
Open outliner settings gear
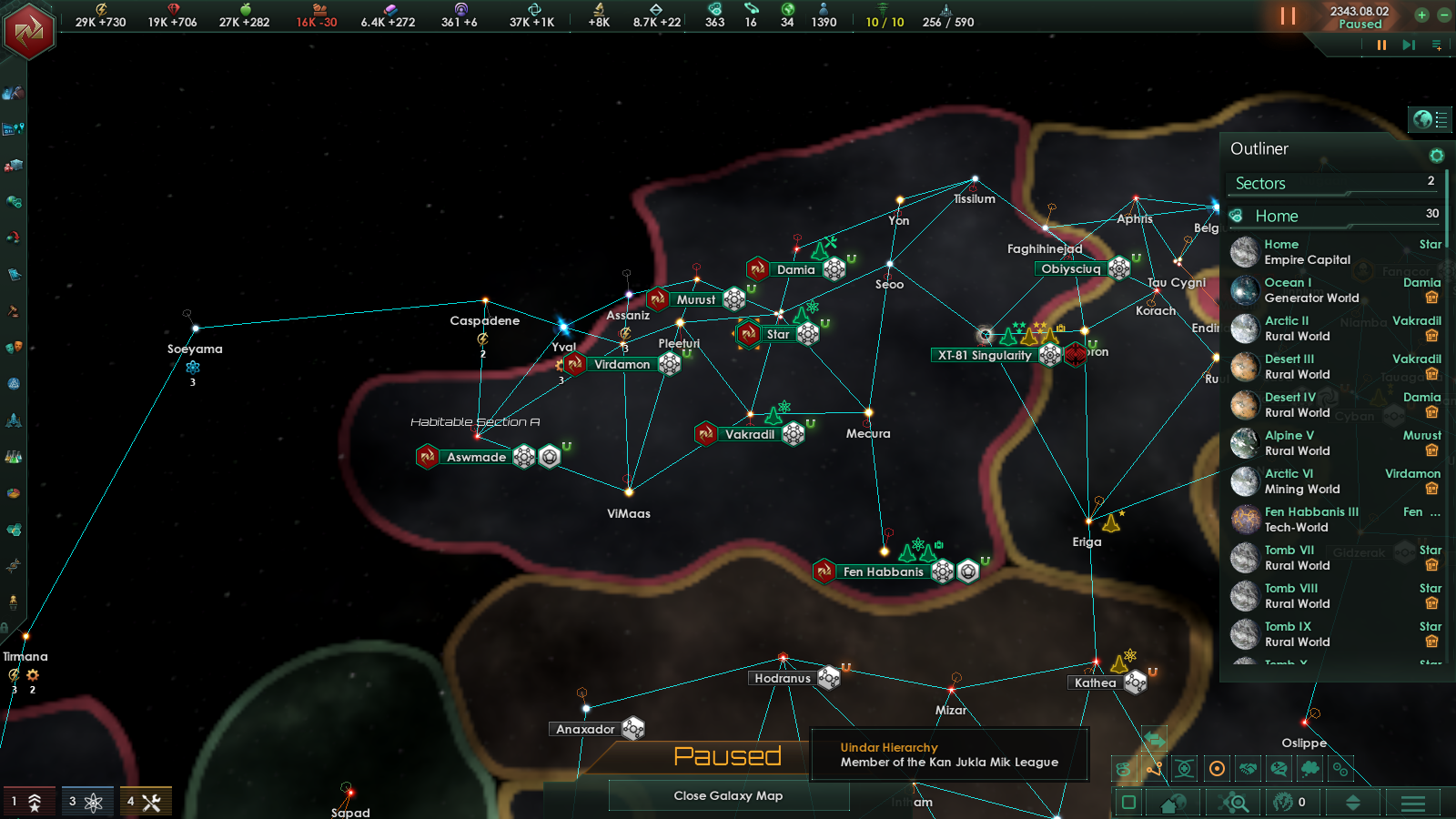pyautogui.click(x=1437, y=156)
